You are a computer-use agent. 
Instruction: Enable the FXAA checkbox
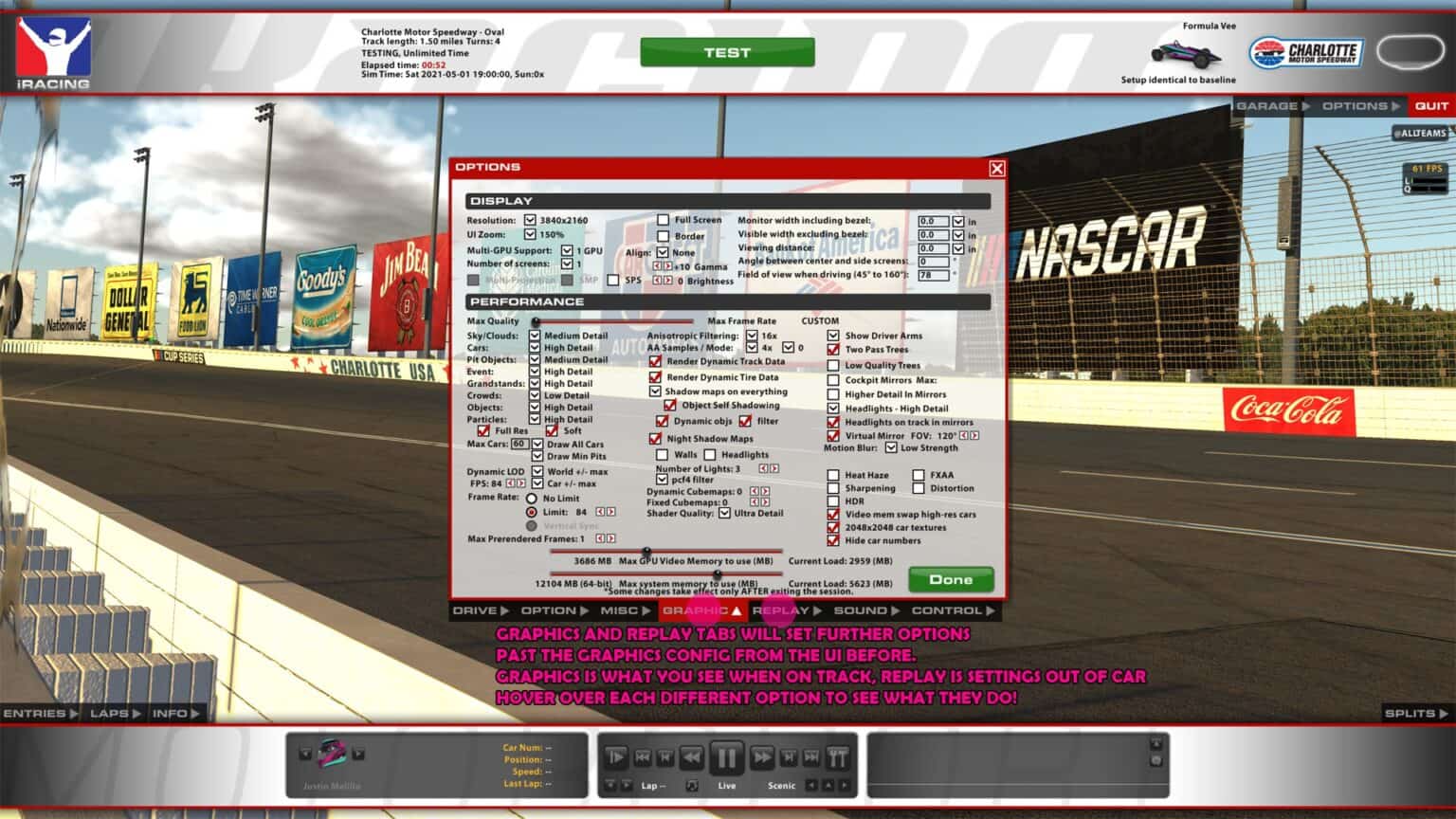pos(918,474)
